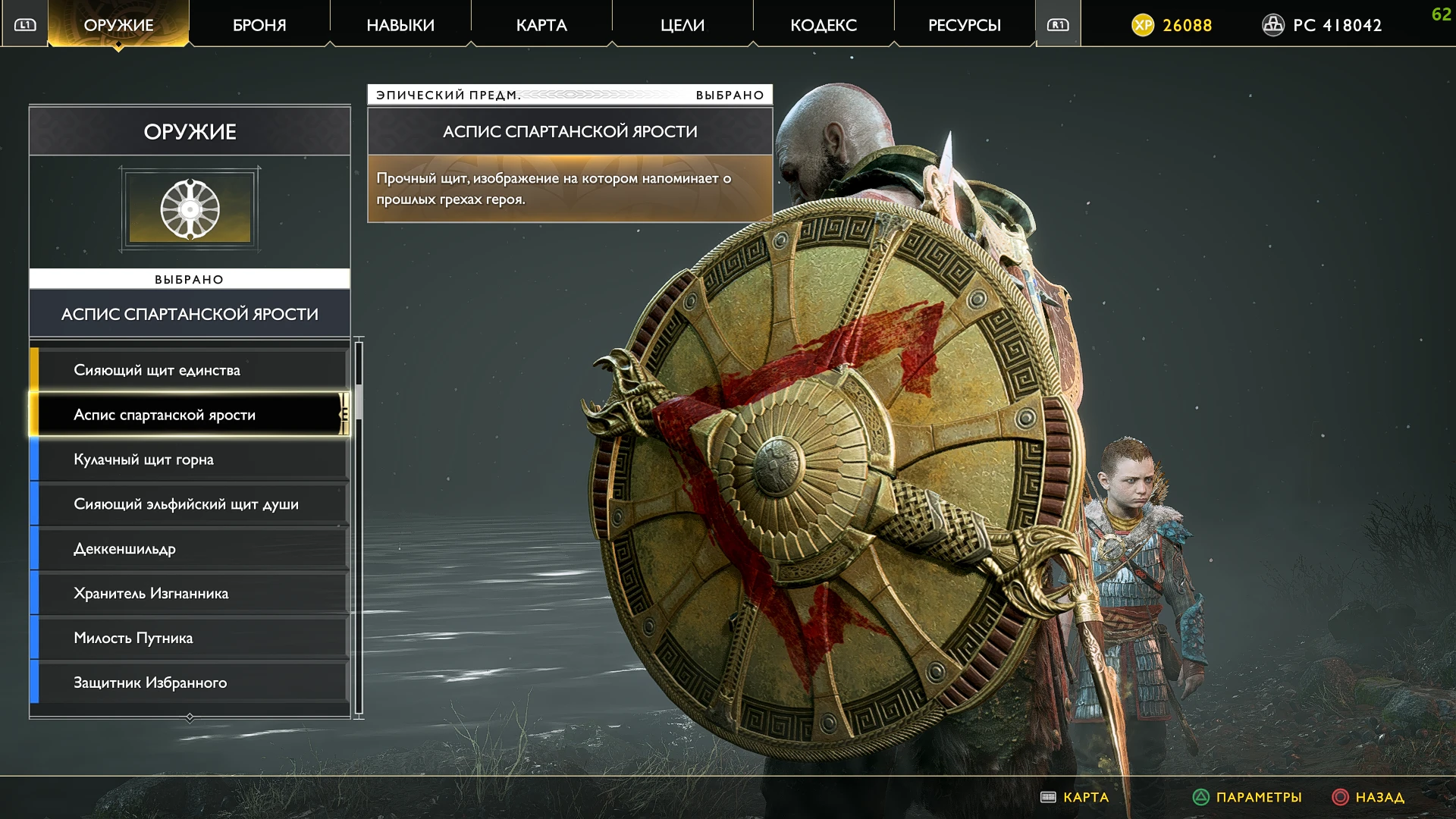This screenshot has width=1456, height=819.
Task: Click the R1 shoulder button icon
Action: pyautogui.click(x=1057, y=24)
